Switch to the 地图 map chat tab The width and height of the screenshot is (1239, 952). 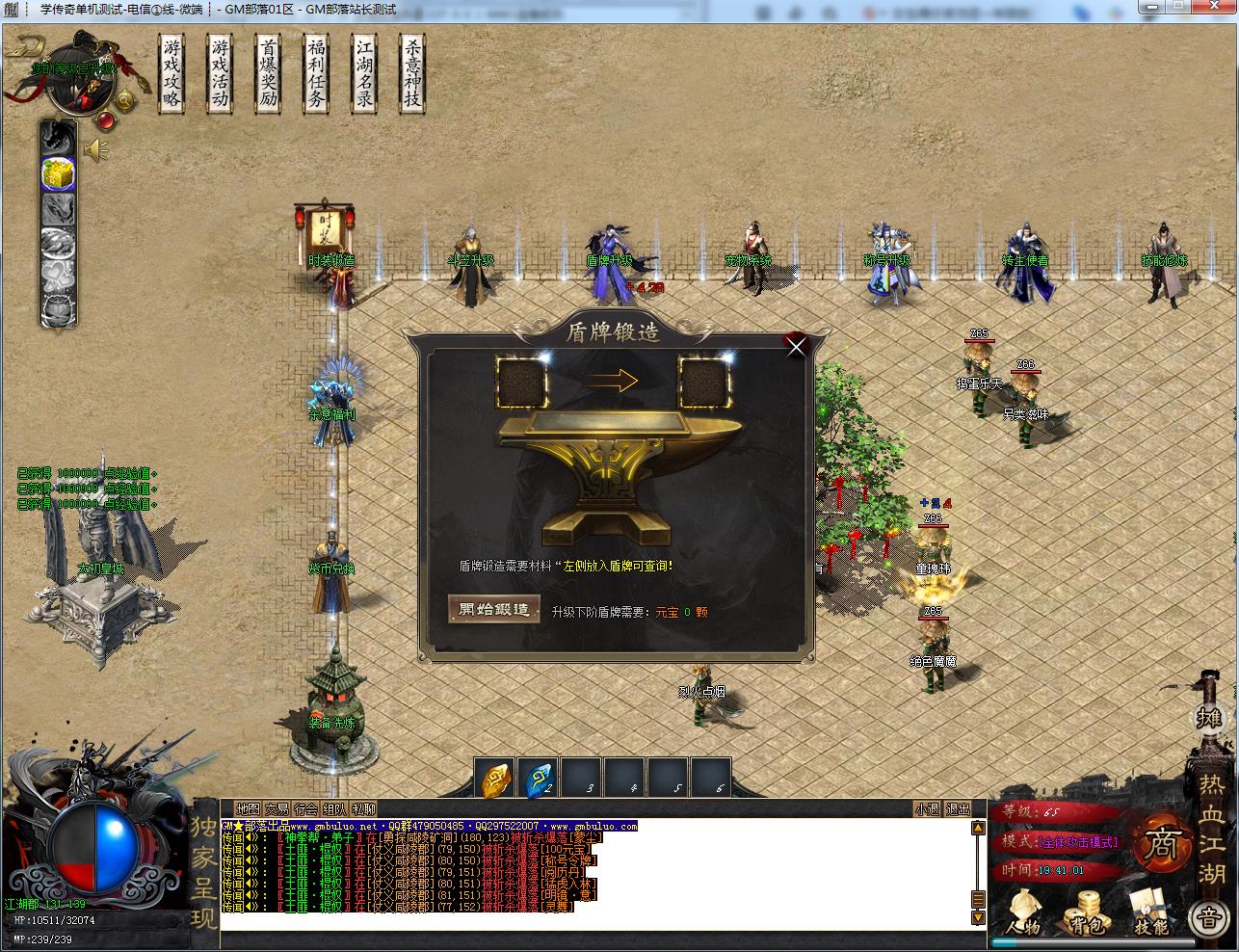tap(249, 809)
